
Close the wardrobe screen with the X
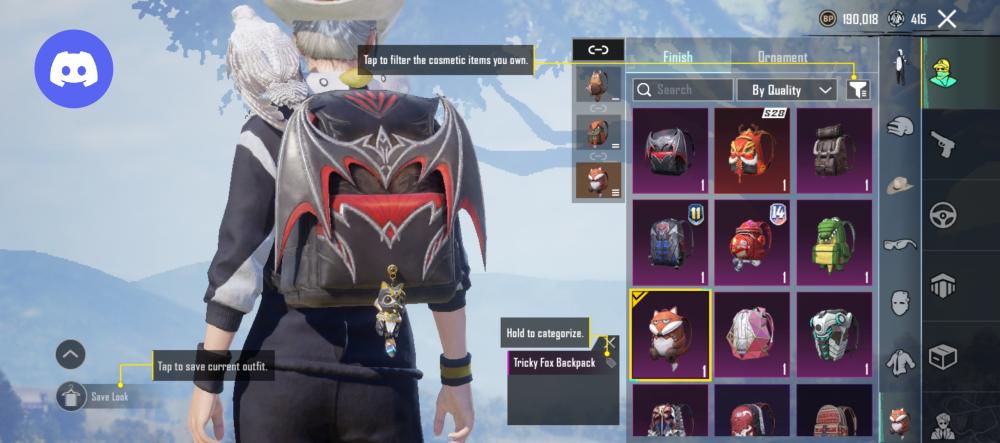[946, 18]
